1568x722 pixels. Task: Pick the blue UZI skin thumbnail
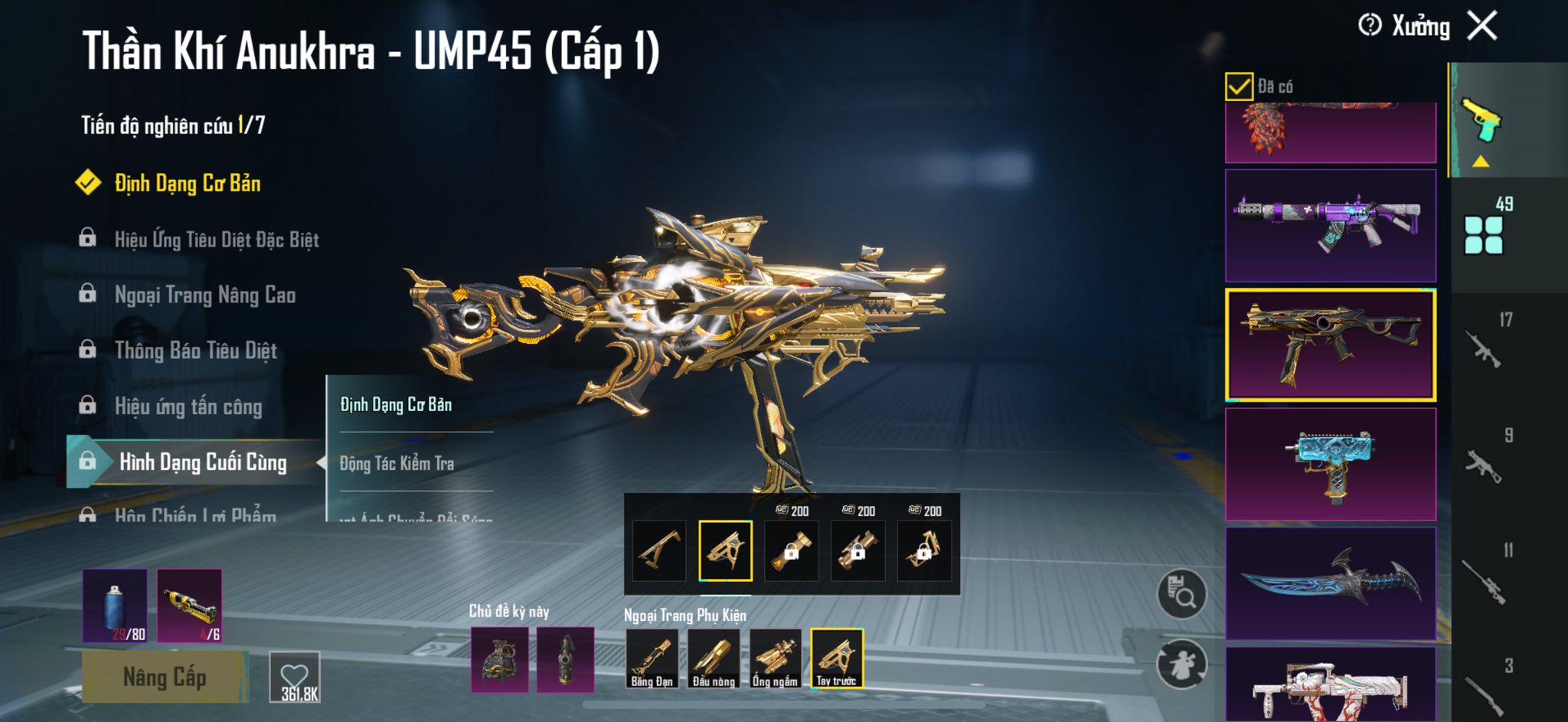(x=1331, y=464)
